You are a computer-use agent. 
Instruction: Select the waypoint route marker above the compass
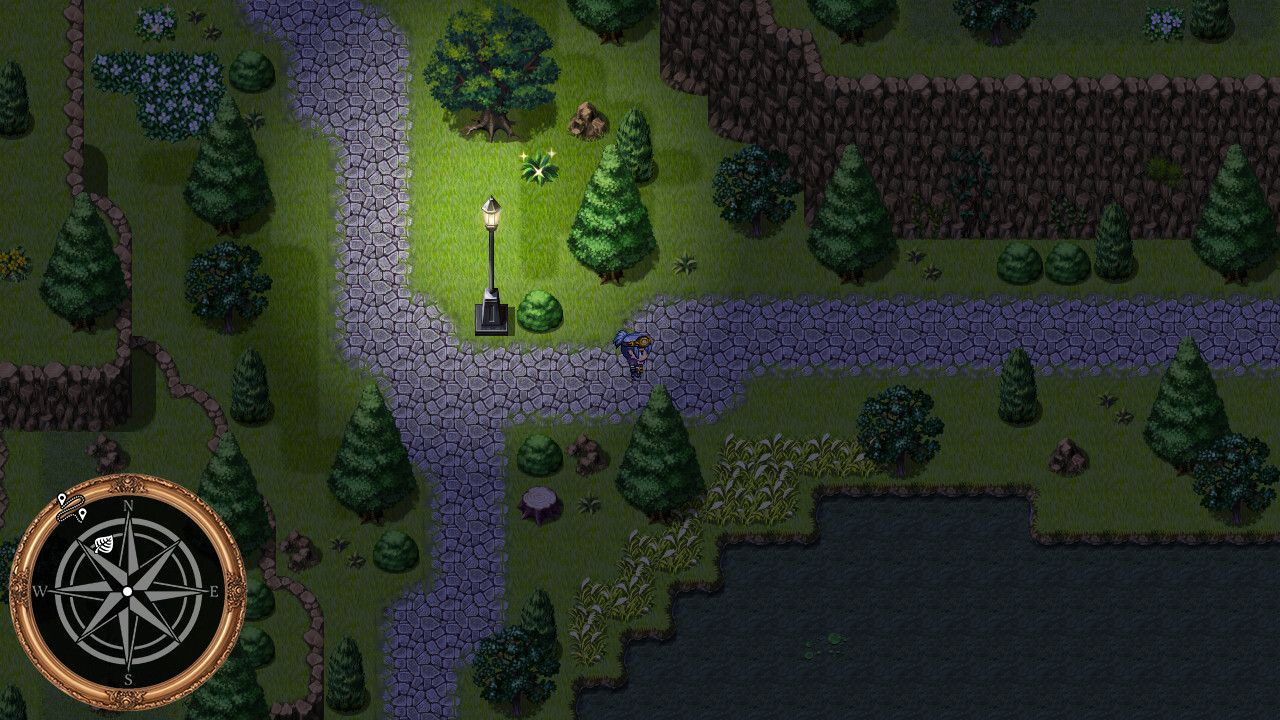74,506
